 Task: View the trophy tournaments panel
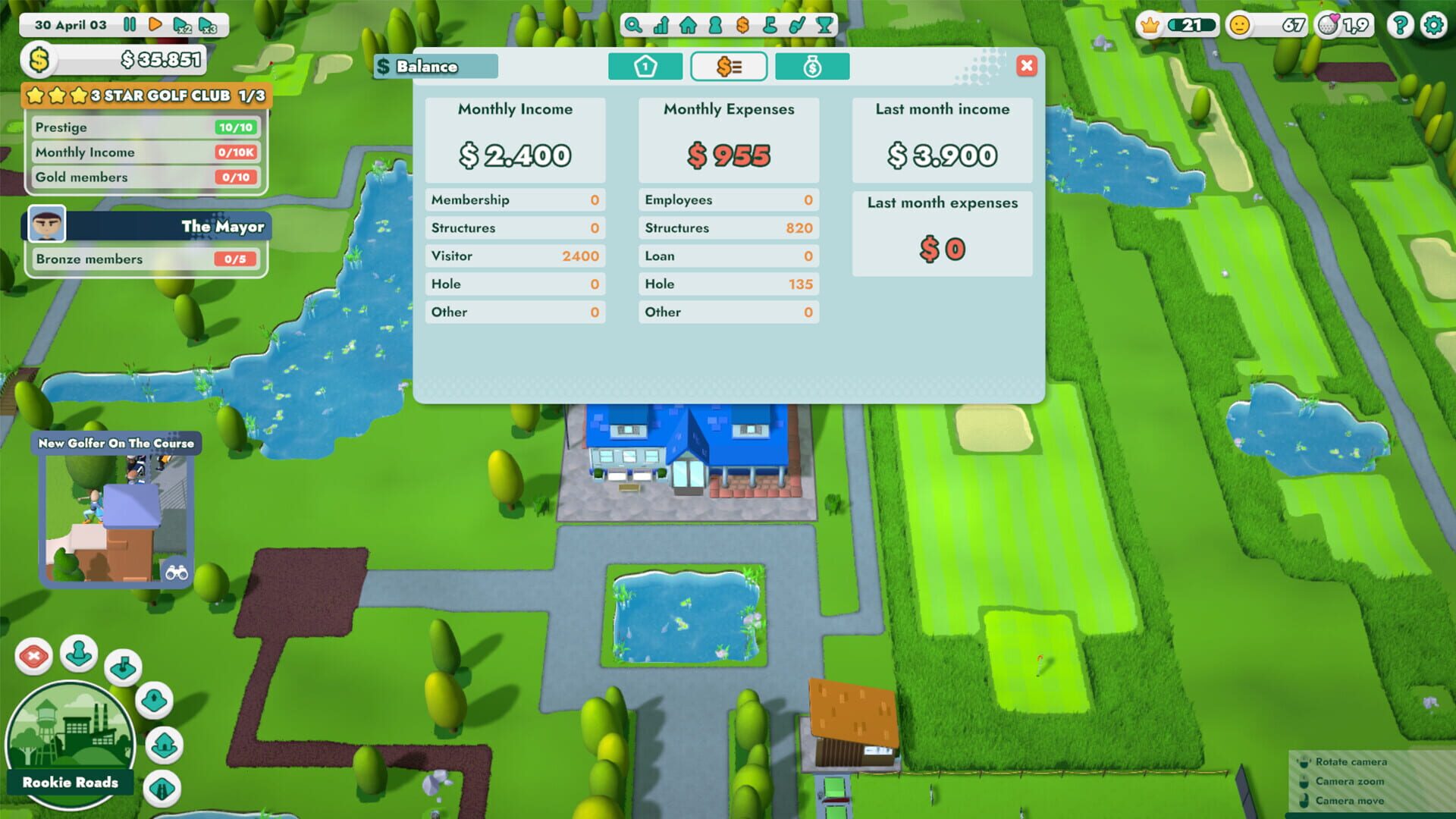click(x=824, y=25)
